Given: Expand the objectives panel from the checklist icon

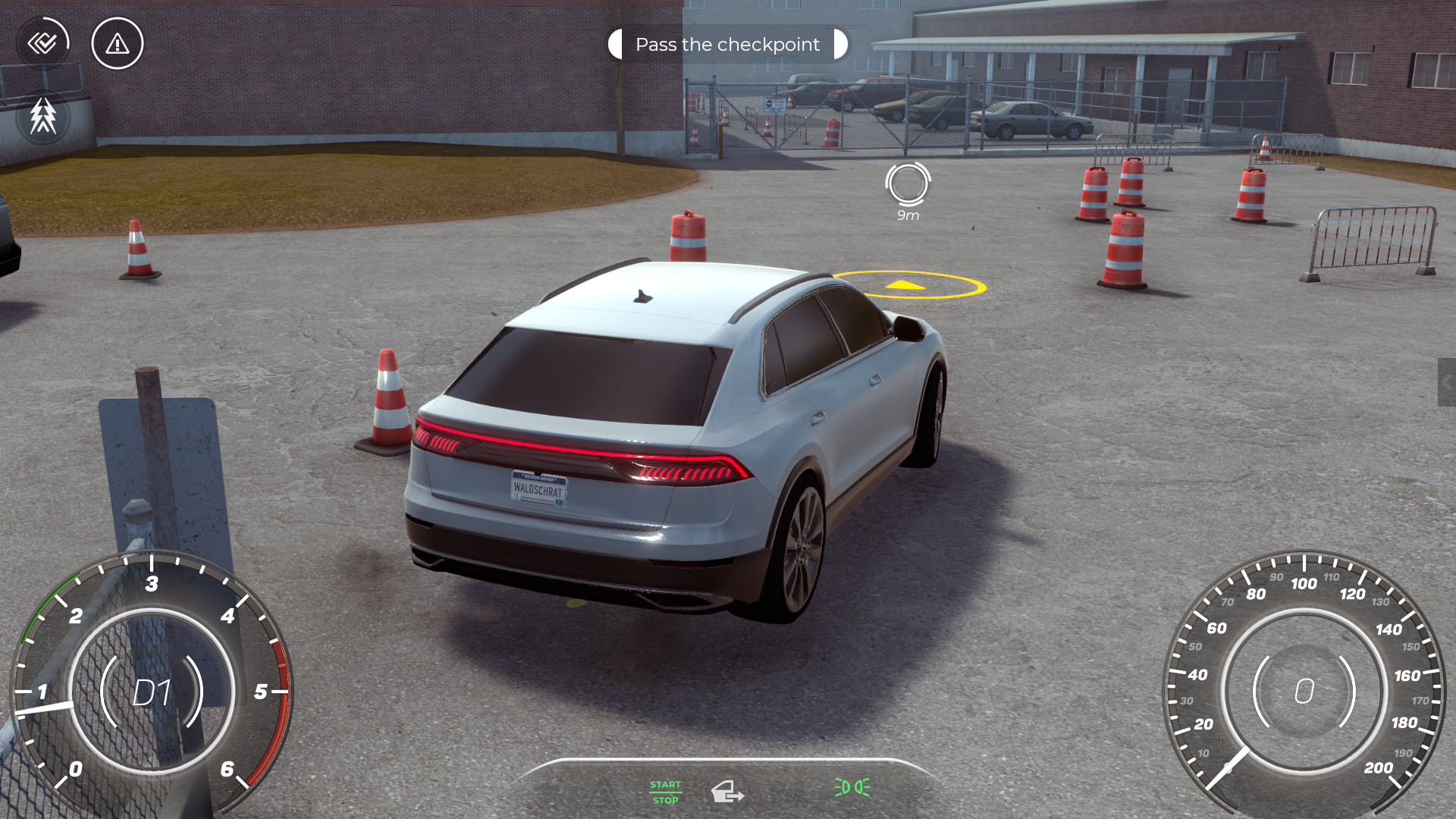Looking at the screenshot, I should (43, 43).
